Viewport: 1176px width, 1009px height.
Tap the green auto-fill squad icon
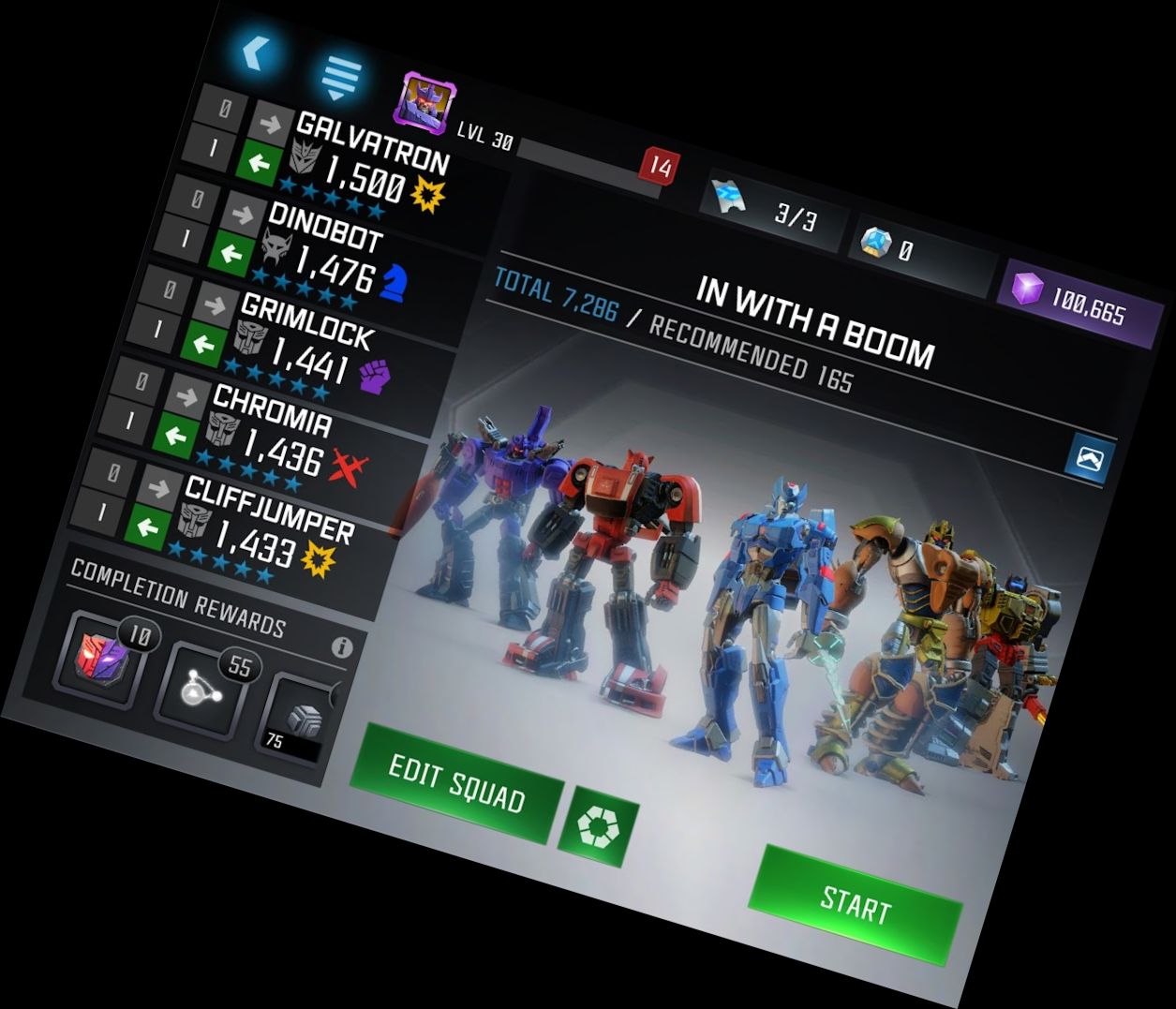click(x=598, y=826)
